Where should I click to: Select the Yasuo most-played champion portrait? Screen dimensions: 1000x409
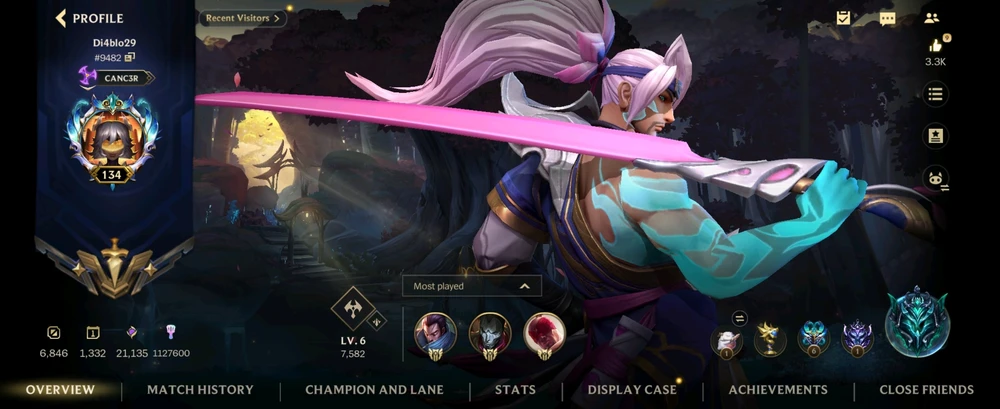pos(435,332)
